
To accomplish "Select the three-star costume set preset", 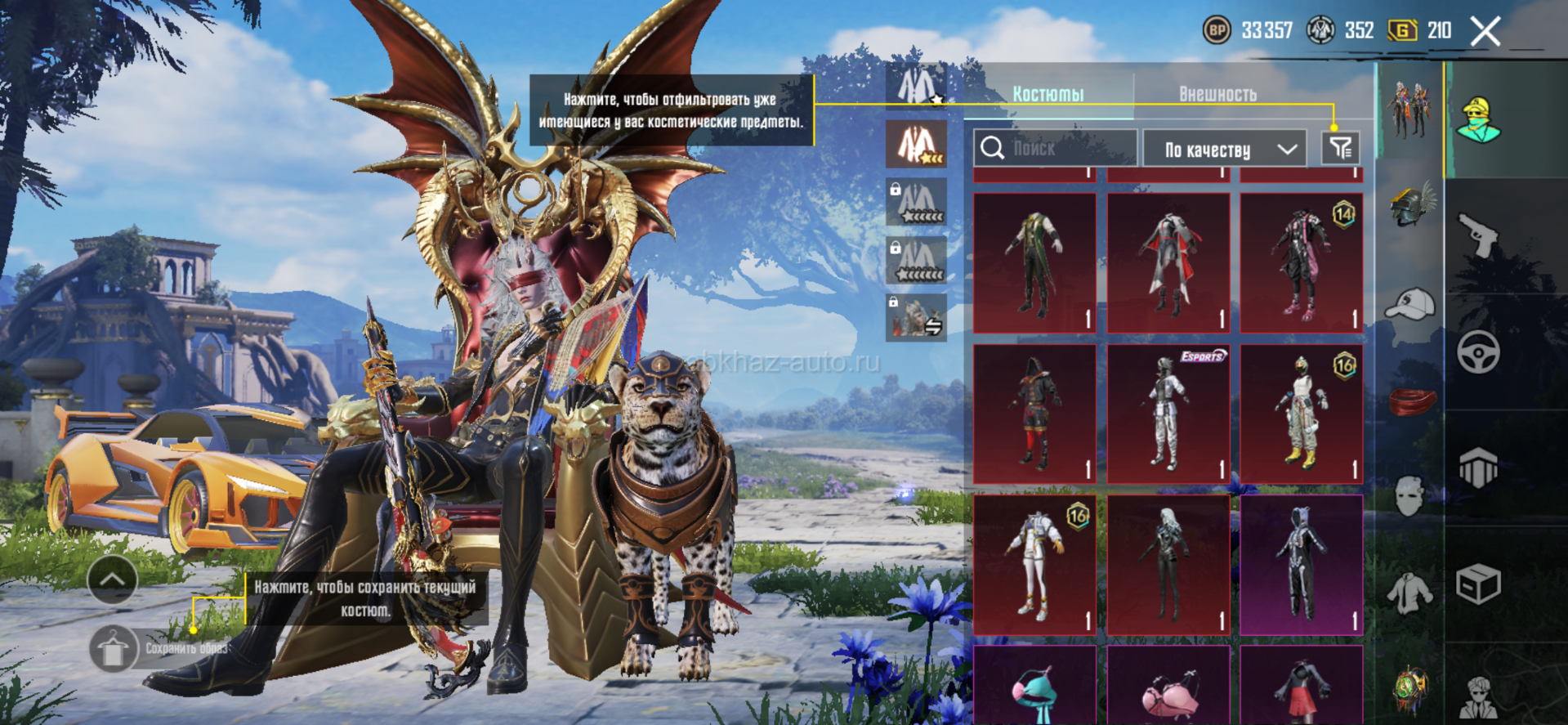I will 917,144.
